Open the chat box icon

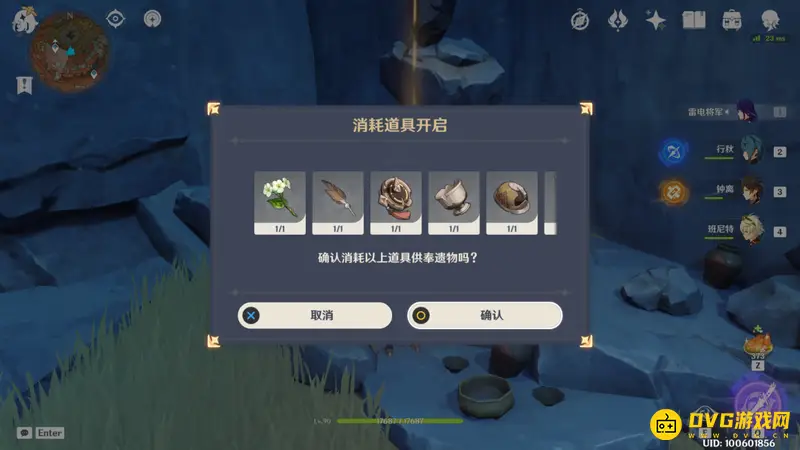pos(23,433)
